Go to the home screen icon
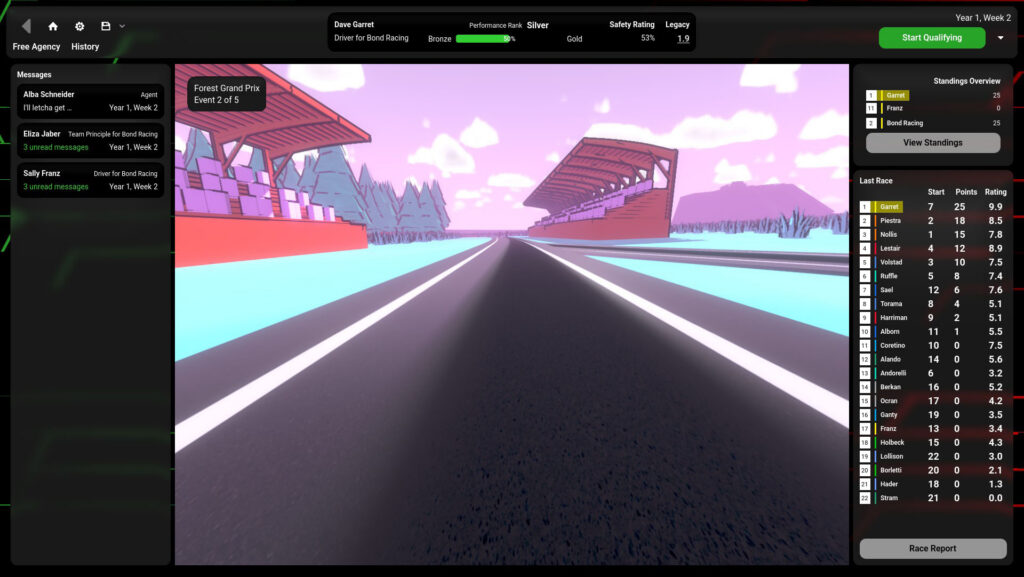The width and height of the screenshot is (1024, 577). coord(53,26)
